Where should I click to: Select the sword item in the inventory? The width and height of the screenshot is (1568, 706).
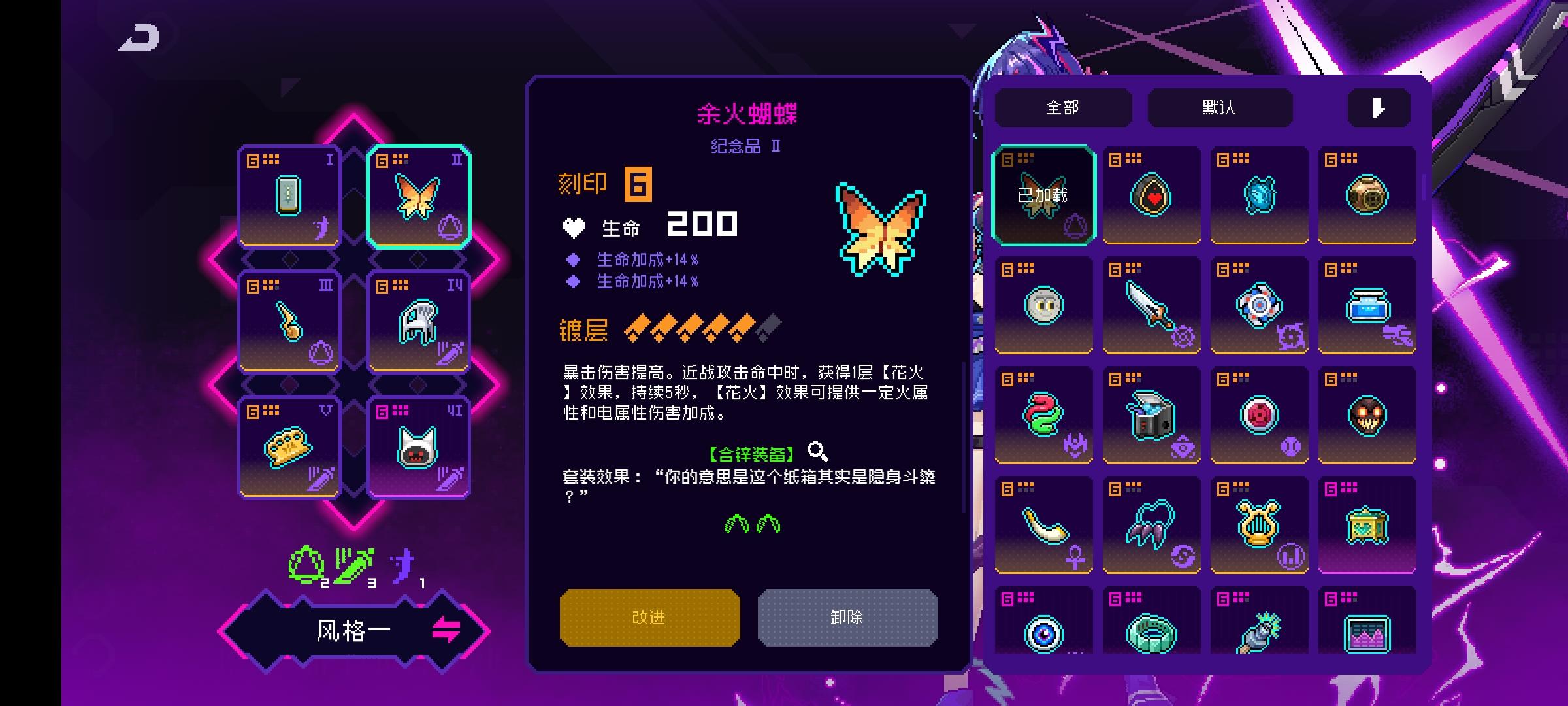(x=1151, y=306)
